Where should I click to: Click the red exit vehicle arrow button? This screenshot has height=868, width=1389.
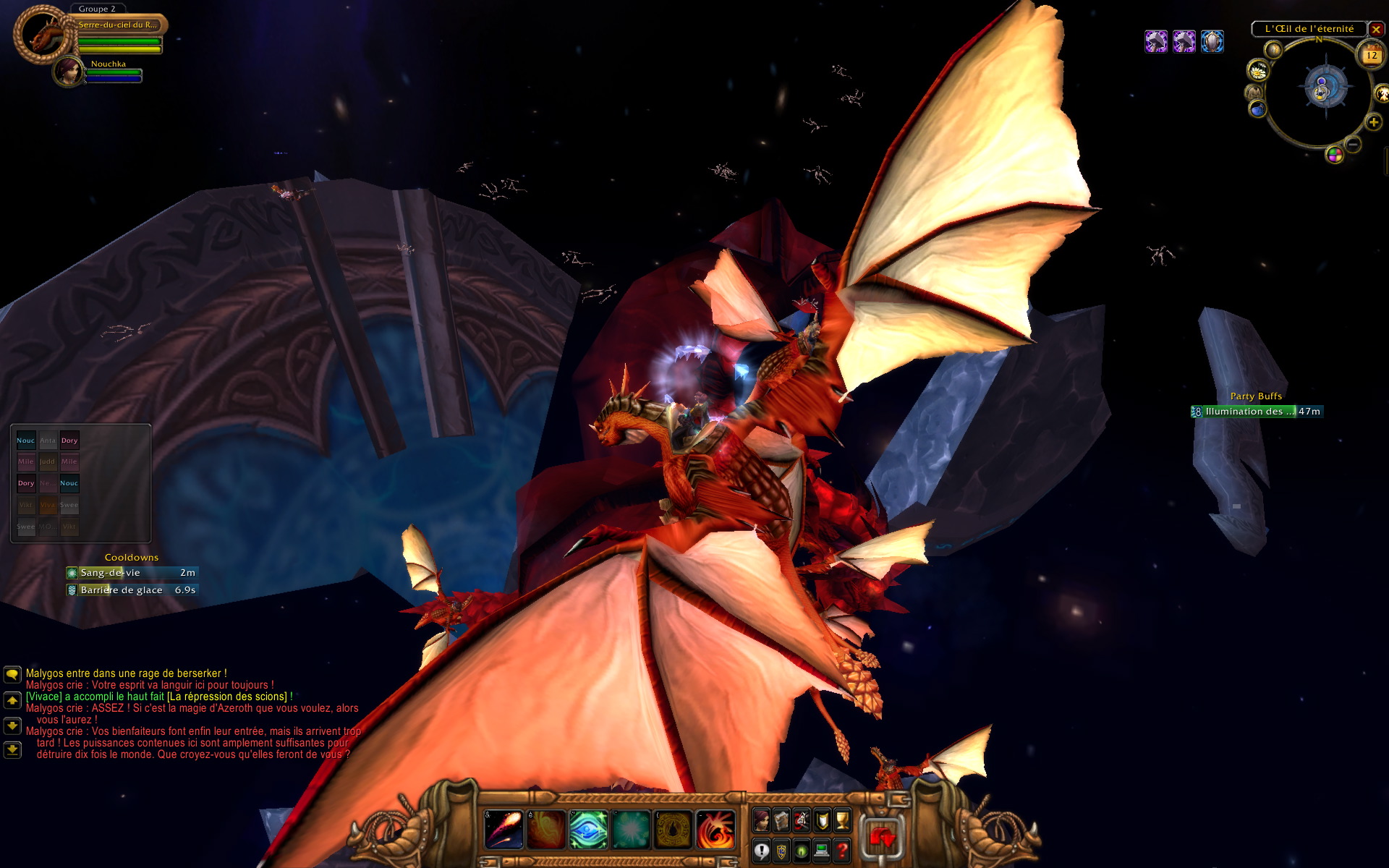pyautogui.click(x=881, y=839)
